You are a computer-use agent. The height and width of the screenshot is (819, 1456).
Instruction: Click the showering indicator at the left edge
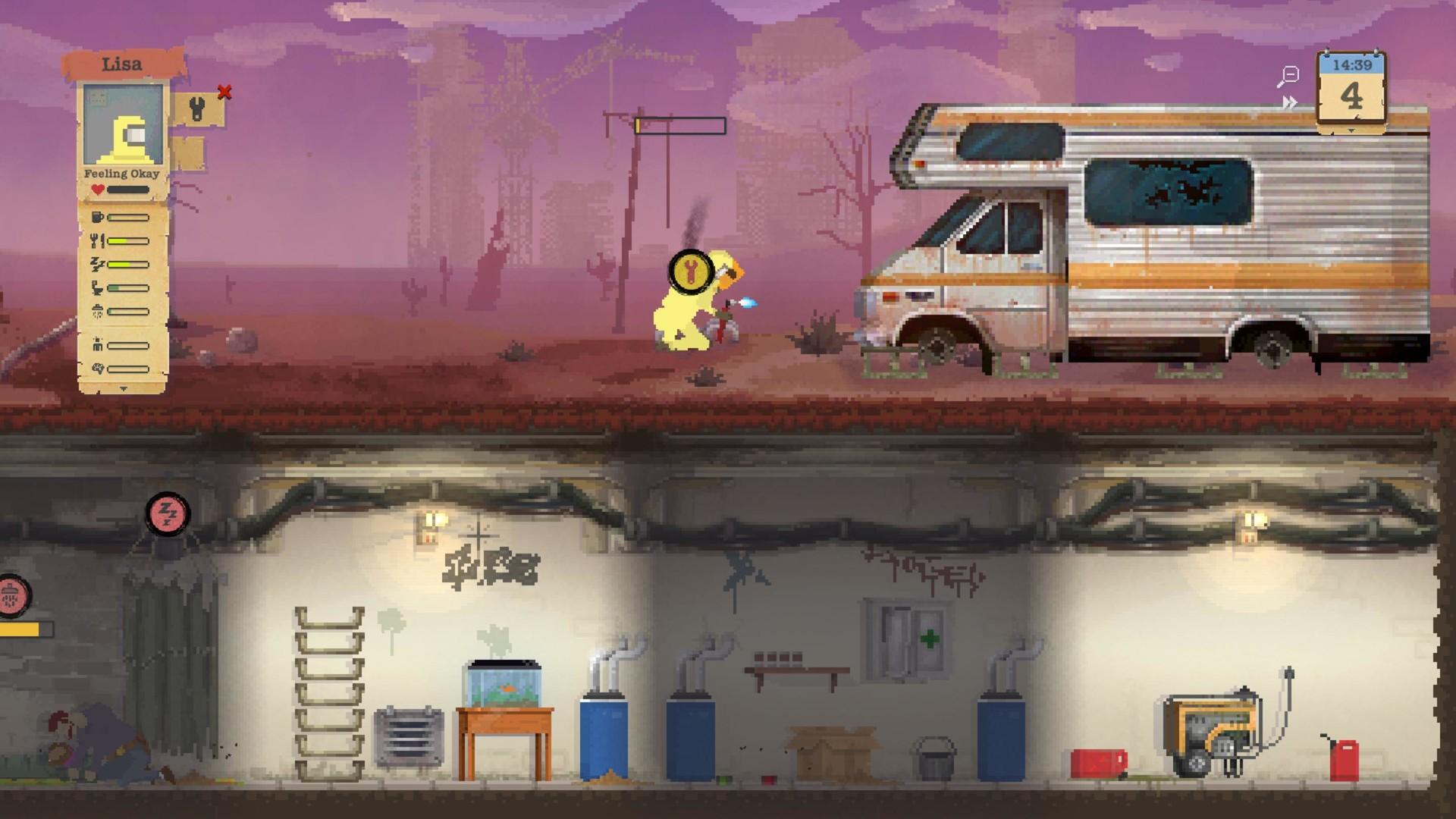click(9, 596)
